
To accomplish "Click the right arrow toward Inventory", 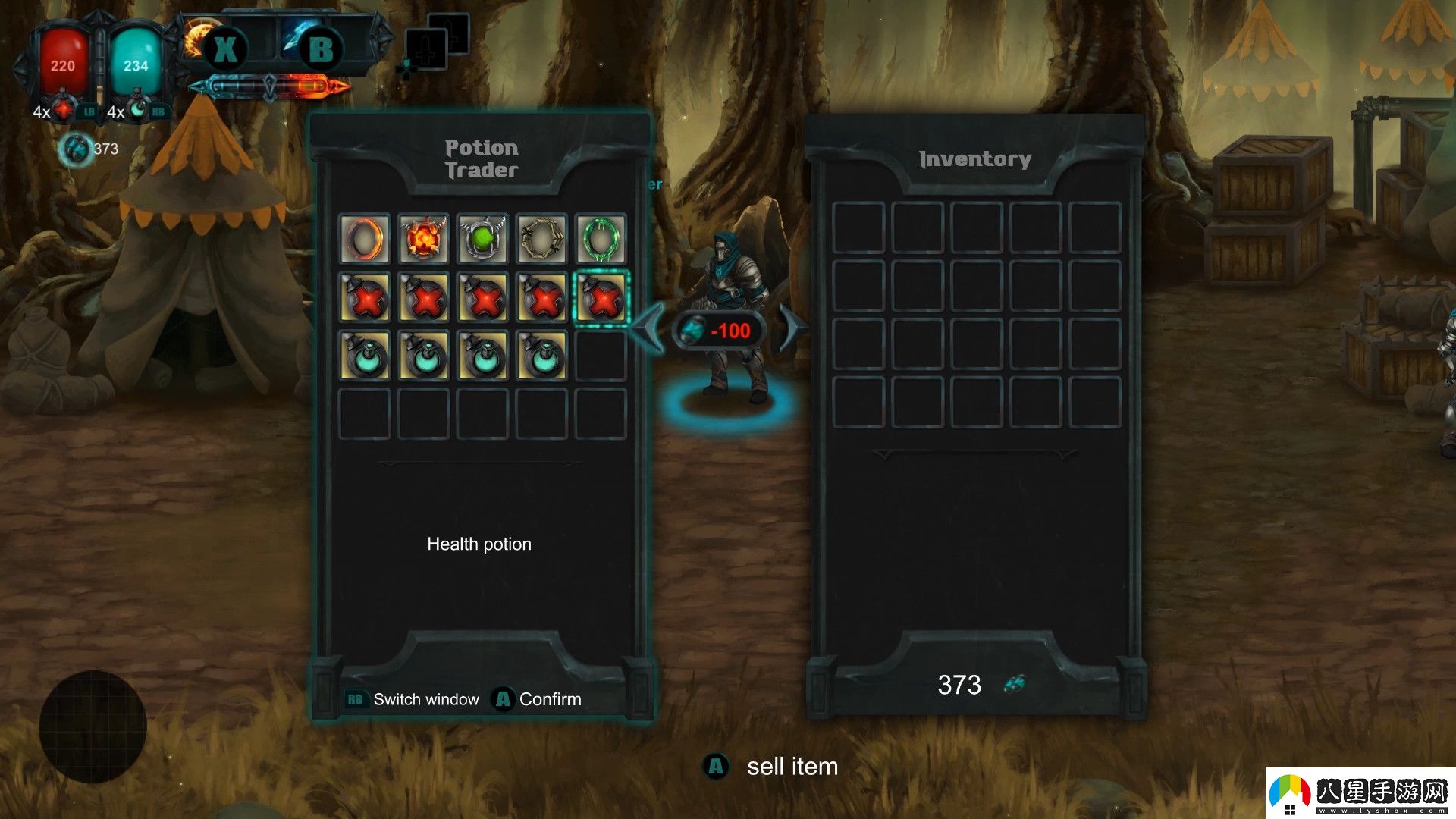I will click(x=792, y=328).
